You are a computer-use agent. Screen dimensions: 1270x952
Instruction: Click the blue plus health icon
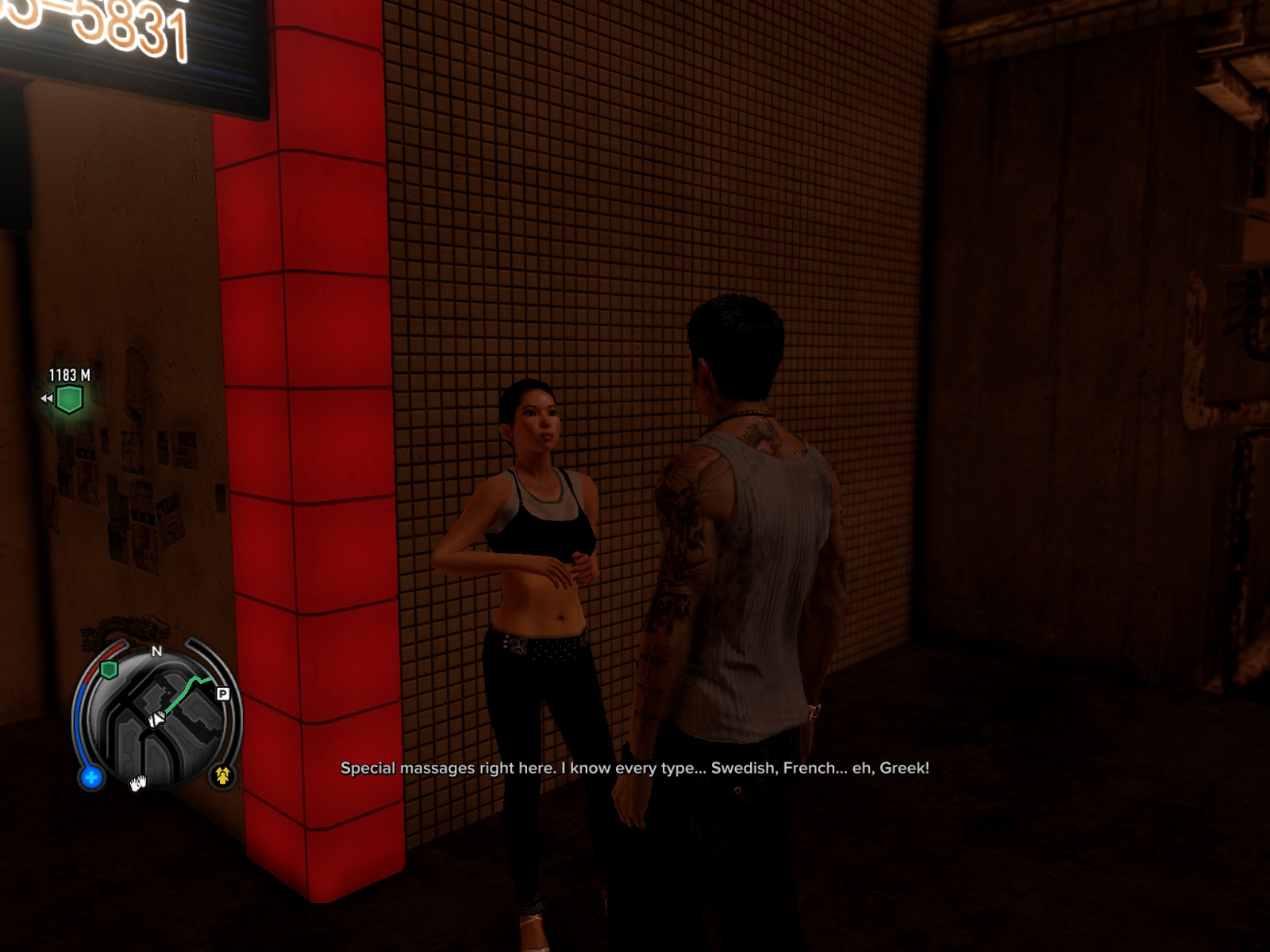pos(91,777)
